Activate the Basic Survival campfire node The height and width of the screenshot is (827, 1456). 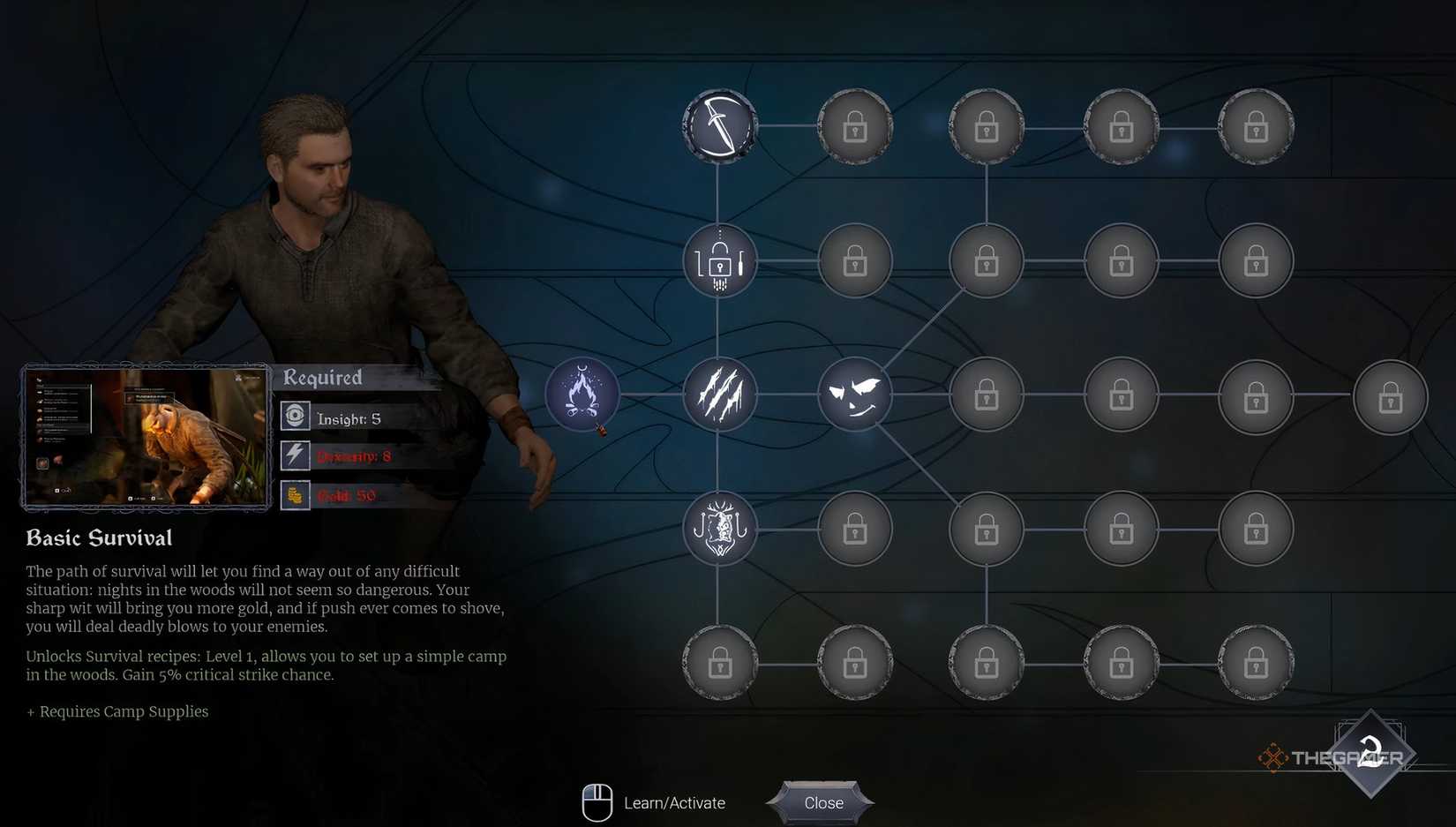coord(583,395)
